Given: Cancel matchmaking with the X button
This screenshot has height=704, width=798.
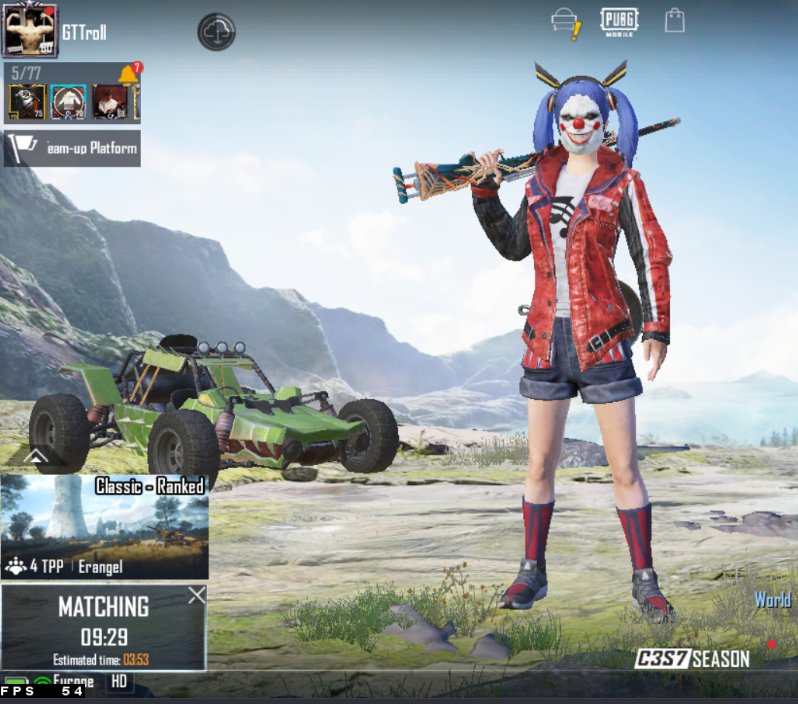Looking at the screenshot, I should click(197, 596).
